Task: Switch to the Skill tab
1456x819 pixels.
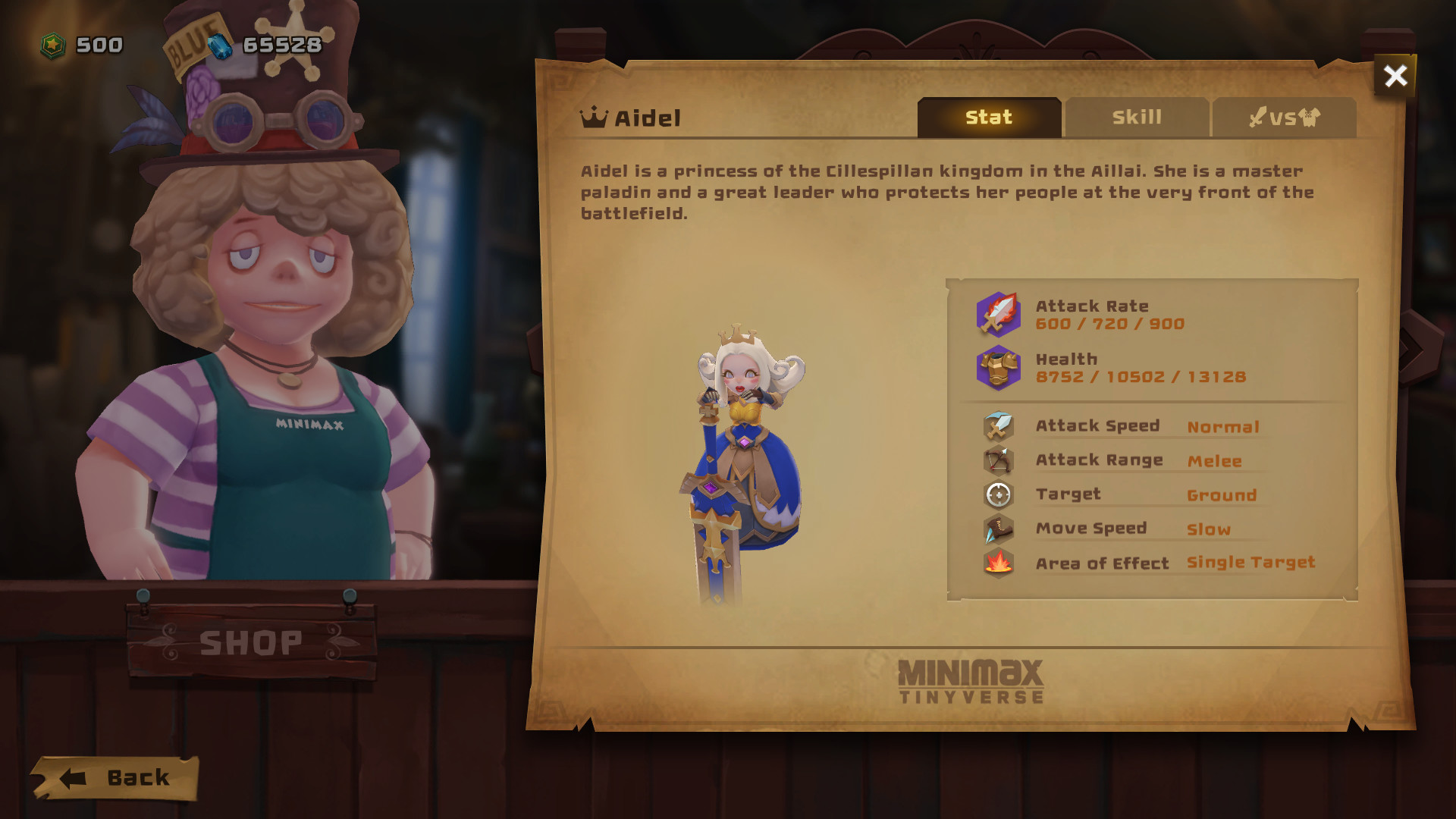Action: [x=1137, y=117]
